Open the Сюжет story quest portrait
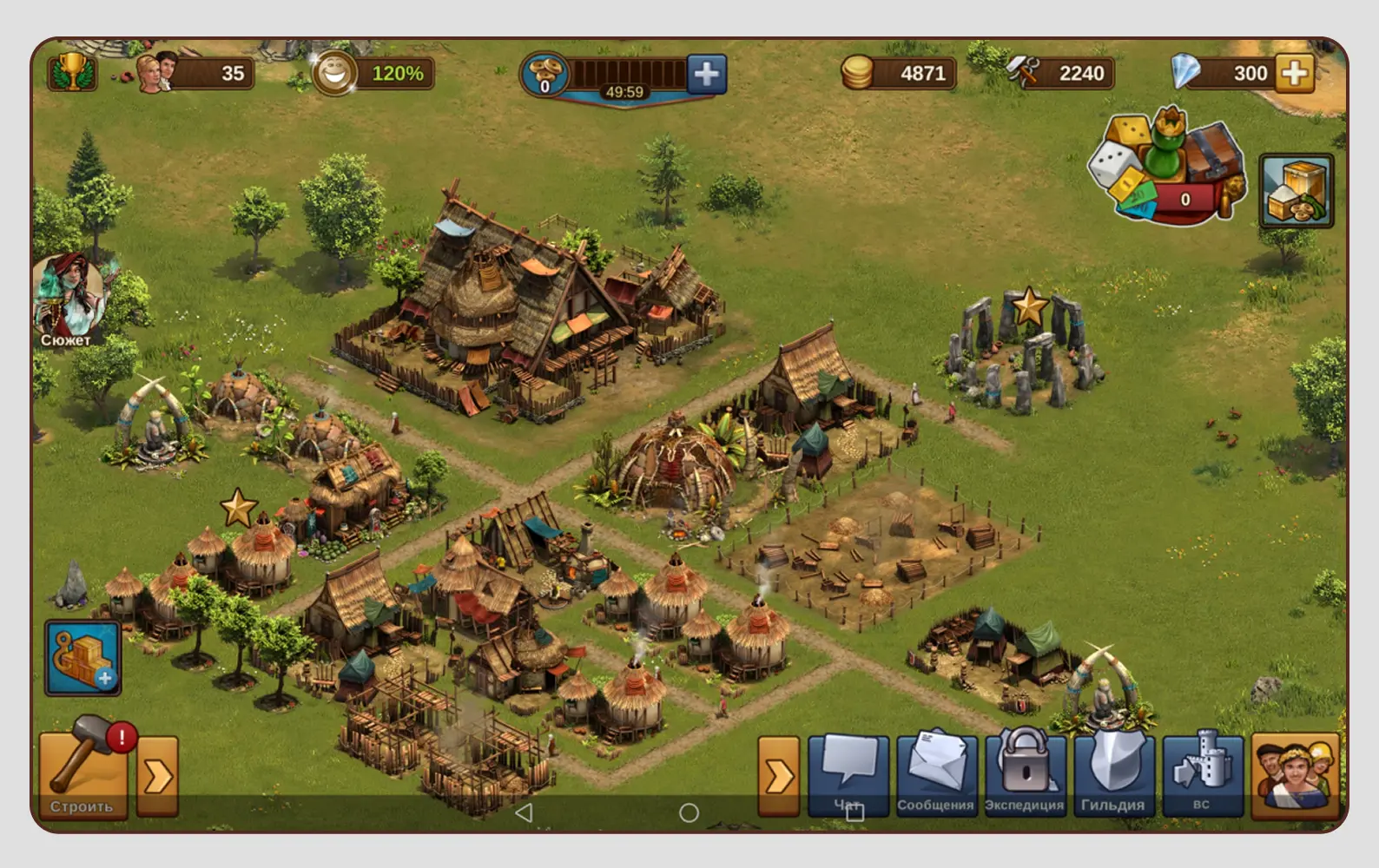Image resolution: width=1379 pixels, height=868 pixels. coord(68,299)
